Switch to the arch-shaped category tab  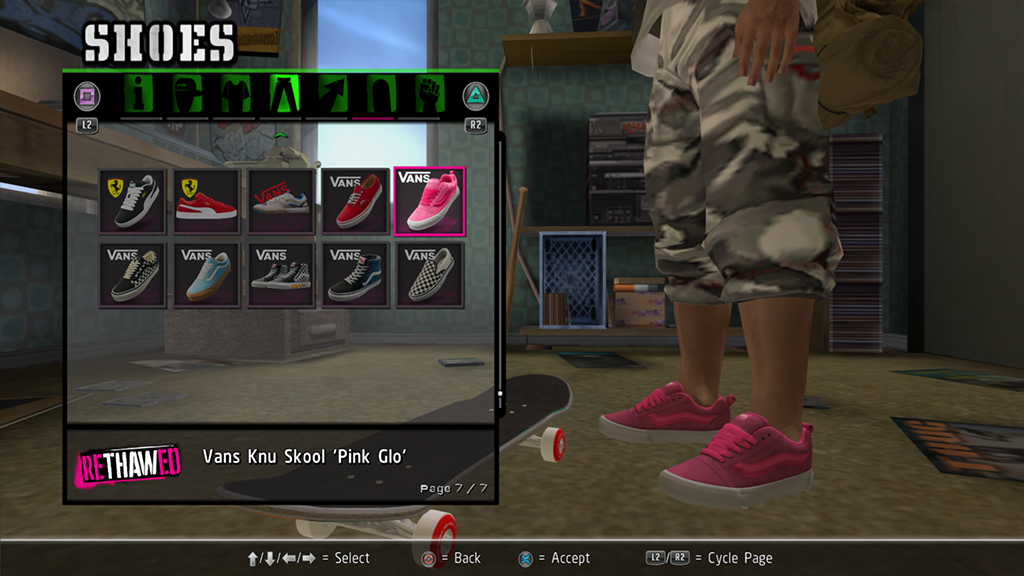coord(378,95)
